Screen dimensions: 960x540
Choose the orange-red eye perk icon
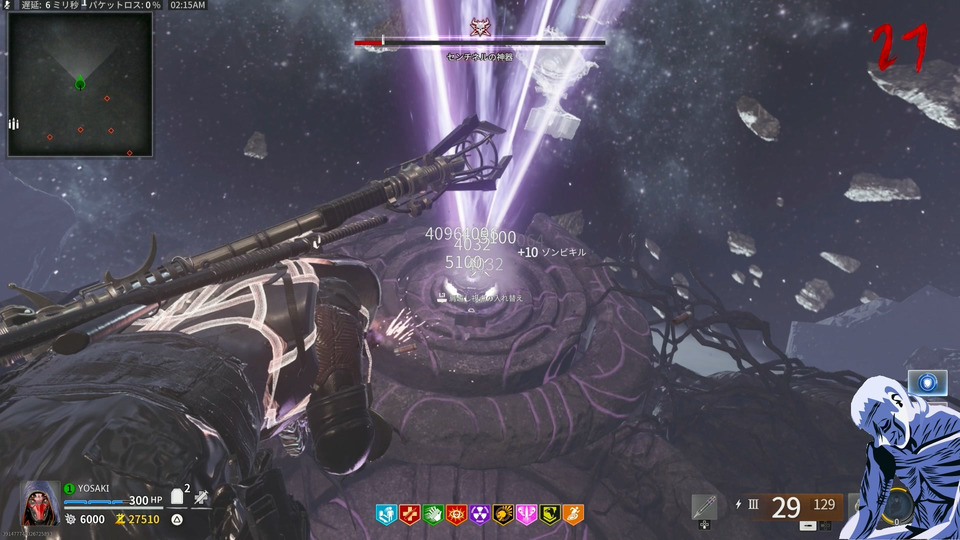point(456,516)
